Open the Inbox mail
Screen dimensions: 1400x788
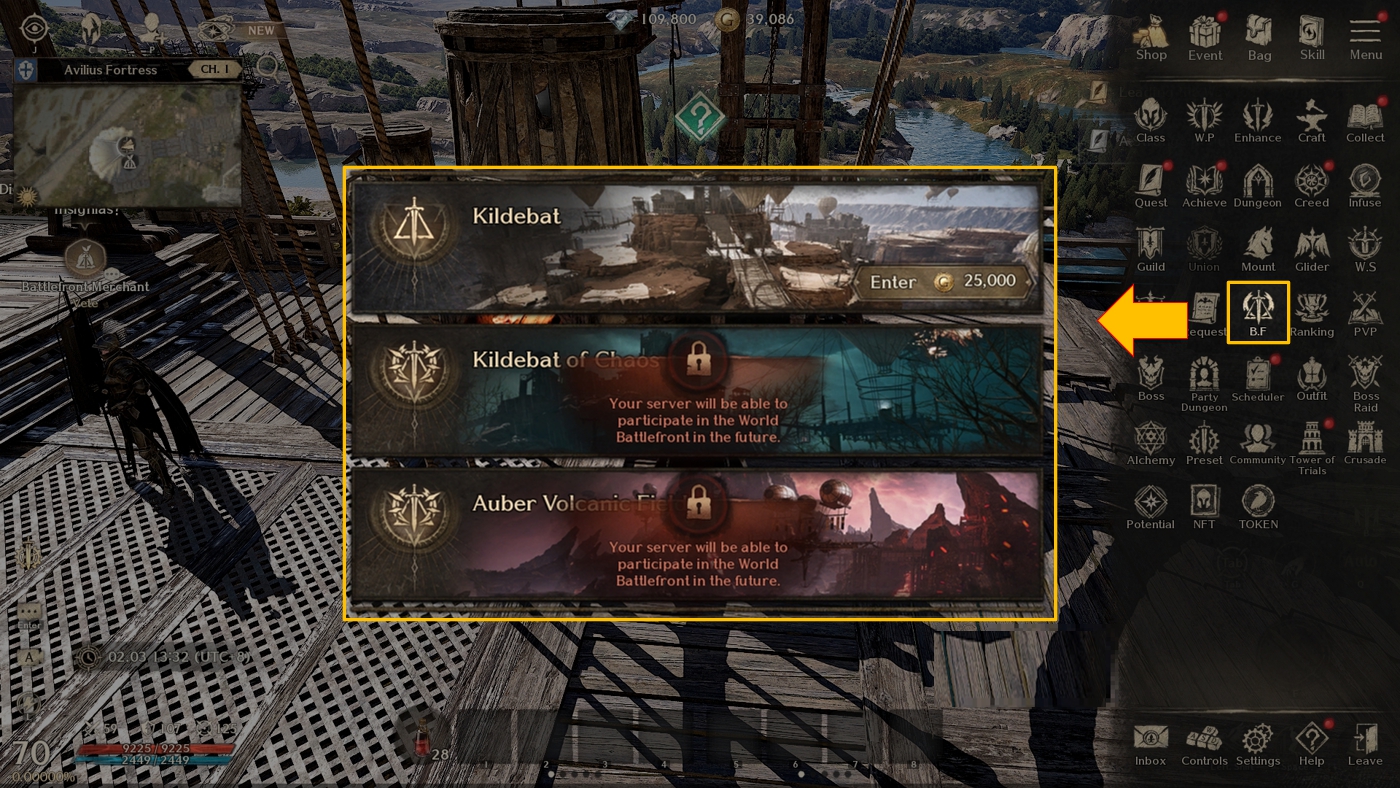pos(1150,744)
